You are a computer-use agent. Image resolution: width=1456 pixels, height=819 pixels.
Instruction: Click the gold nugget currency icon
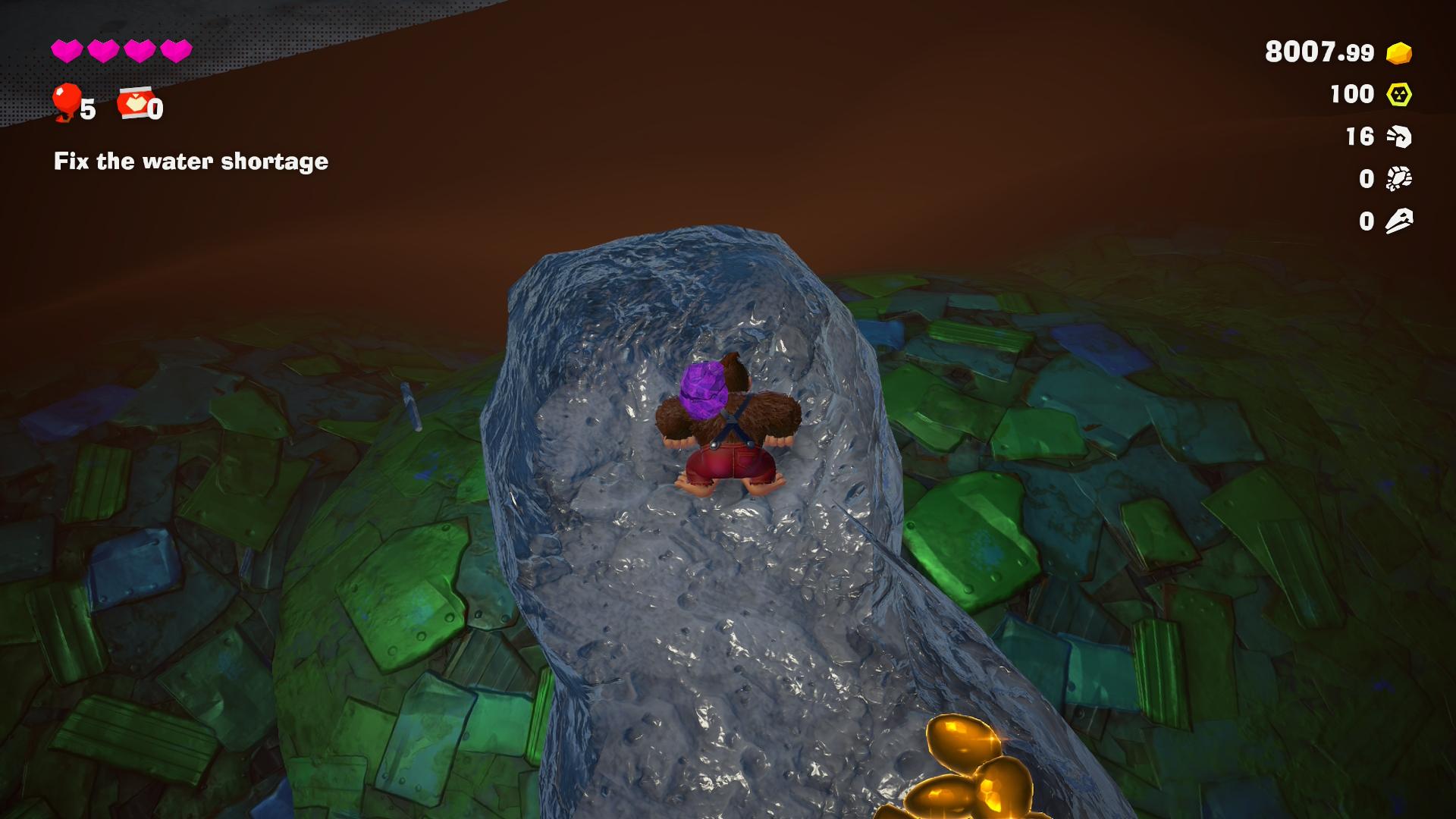click(x=1399, y=52)
